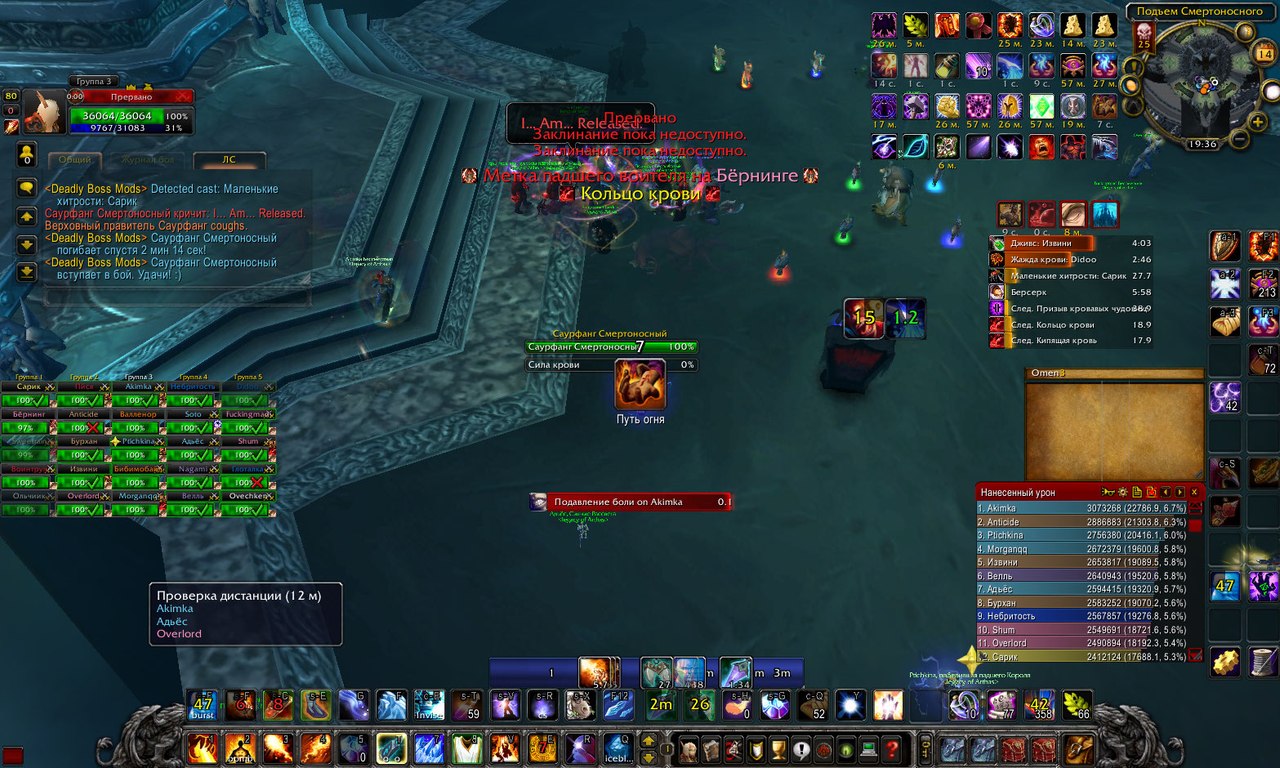
Task: Open the chat menu speech bubble button
Action: [x=27, y=188]
